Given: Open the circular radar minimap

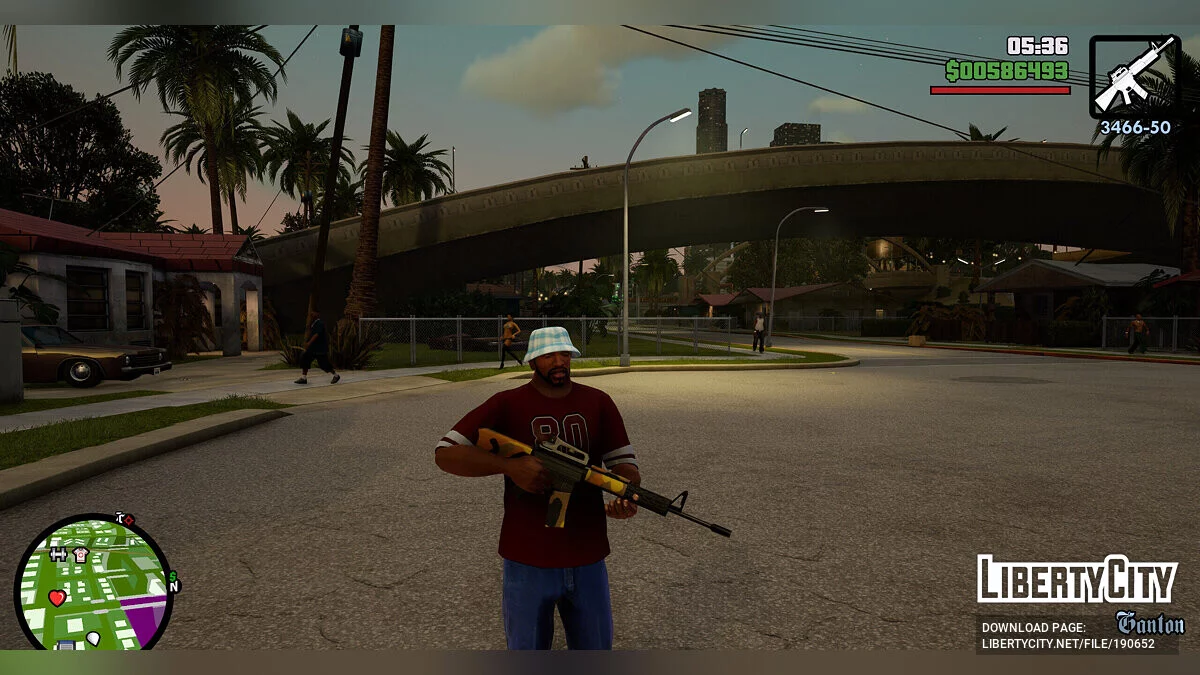Looking at the screenshot, I should (x=93, y=583).
